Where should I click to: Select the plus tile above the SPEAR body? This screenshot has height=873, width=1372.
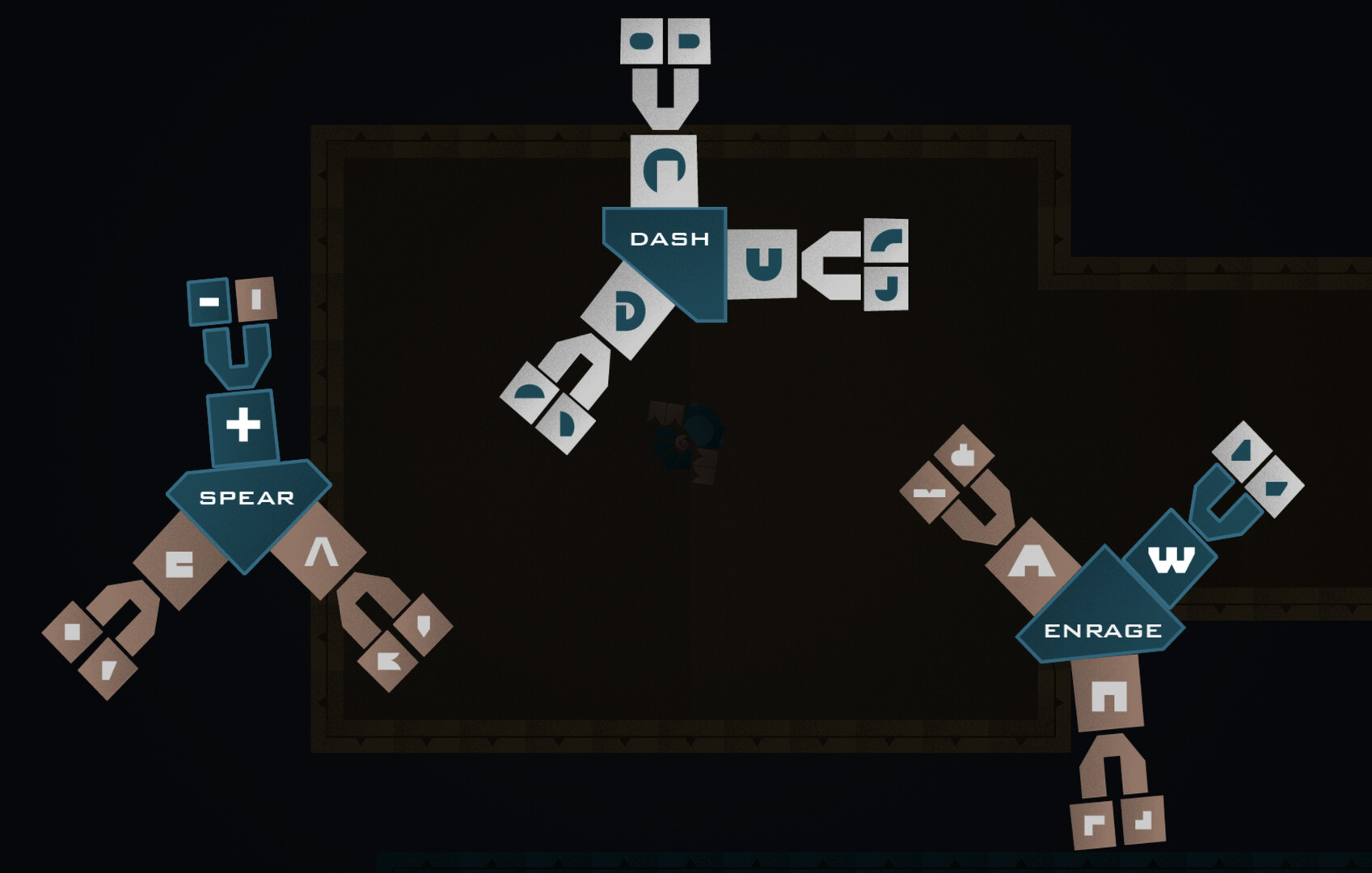tap(243, 423)
